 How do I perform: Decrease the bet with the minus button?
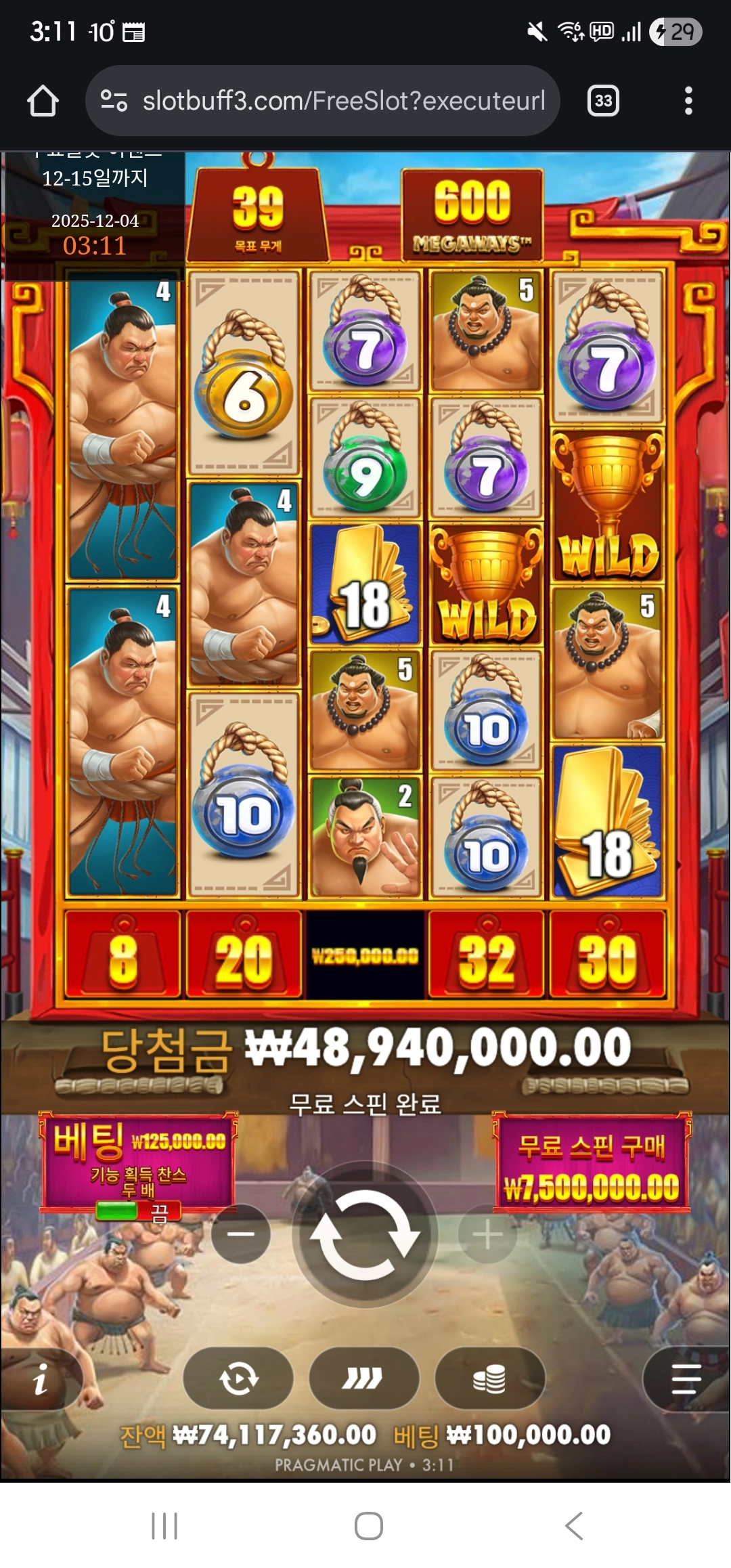(x=240, y=1234)
